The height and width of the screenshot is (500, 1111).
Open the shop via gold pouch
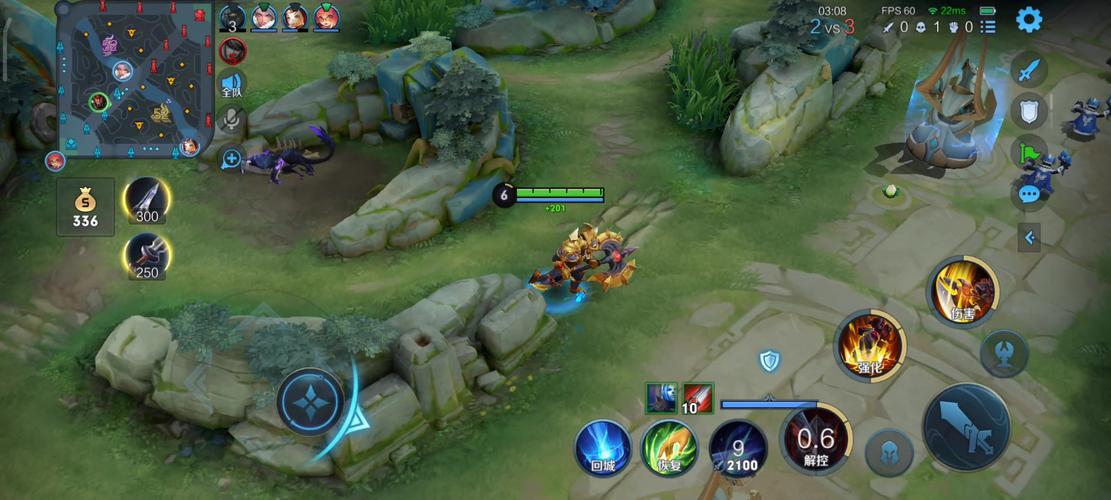(x=85, y=208)
